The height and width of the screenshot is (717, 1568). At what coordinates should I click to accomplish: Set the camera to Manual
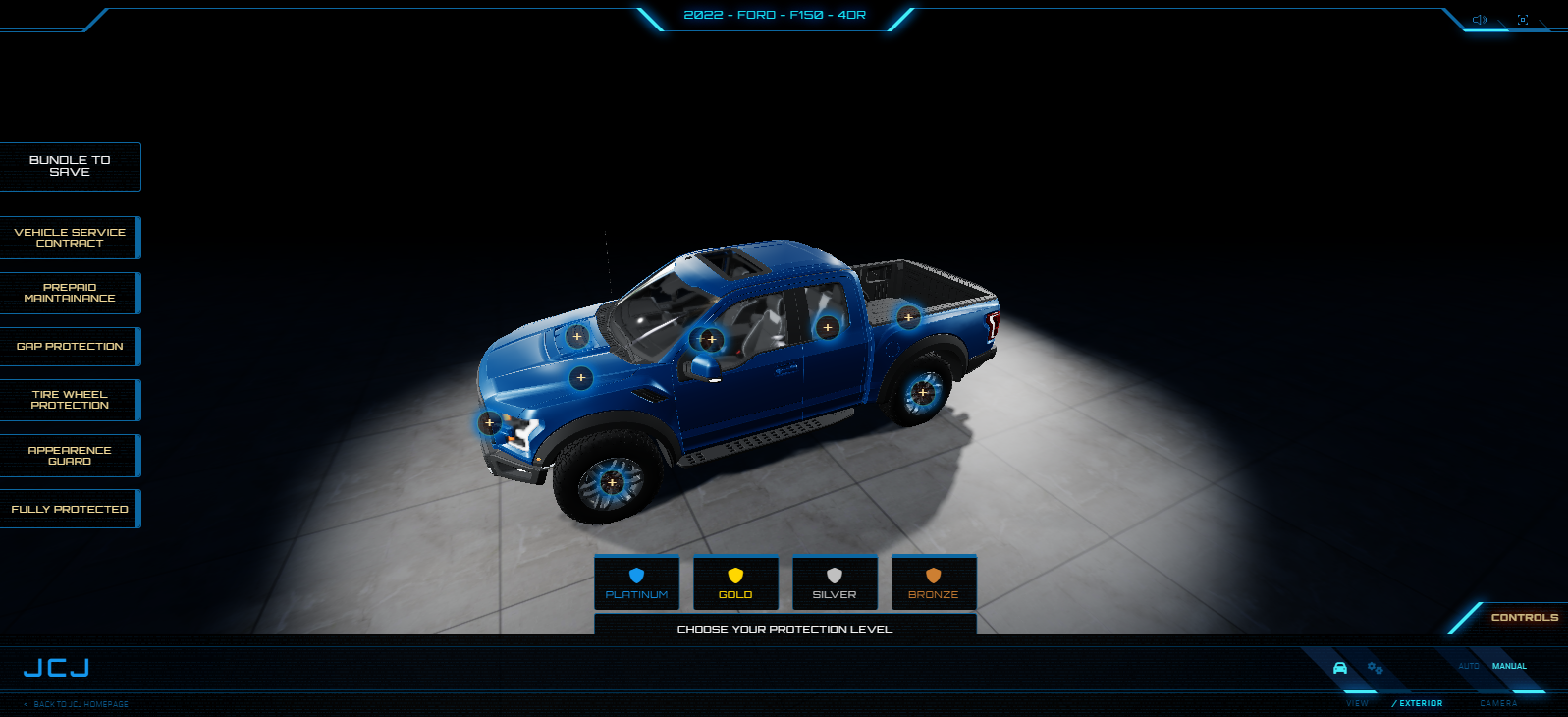pyautogui.click(x=1509, y=666)
